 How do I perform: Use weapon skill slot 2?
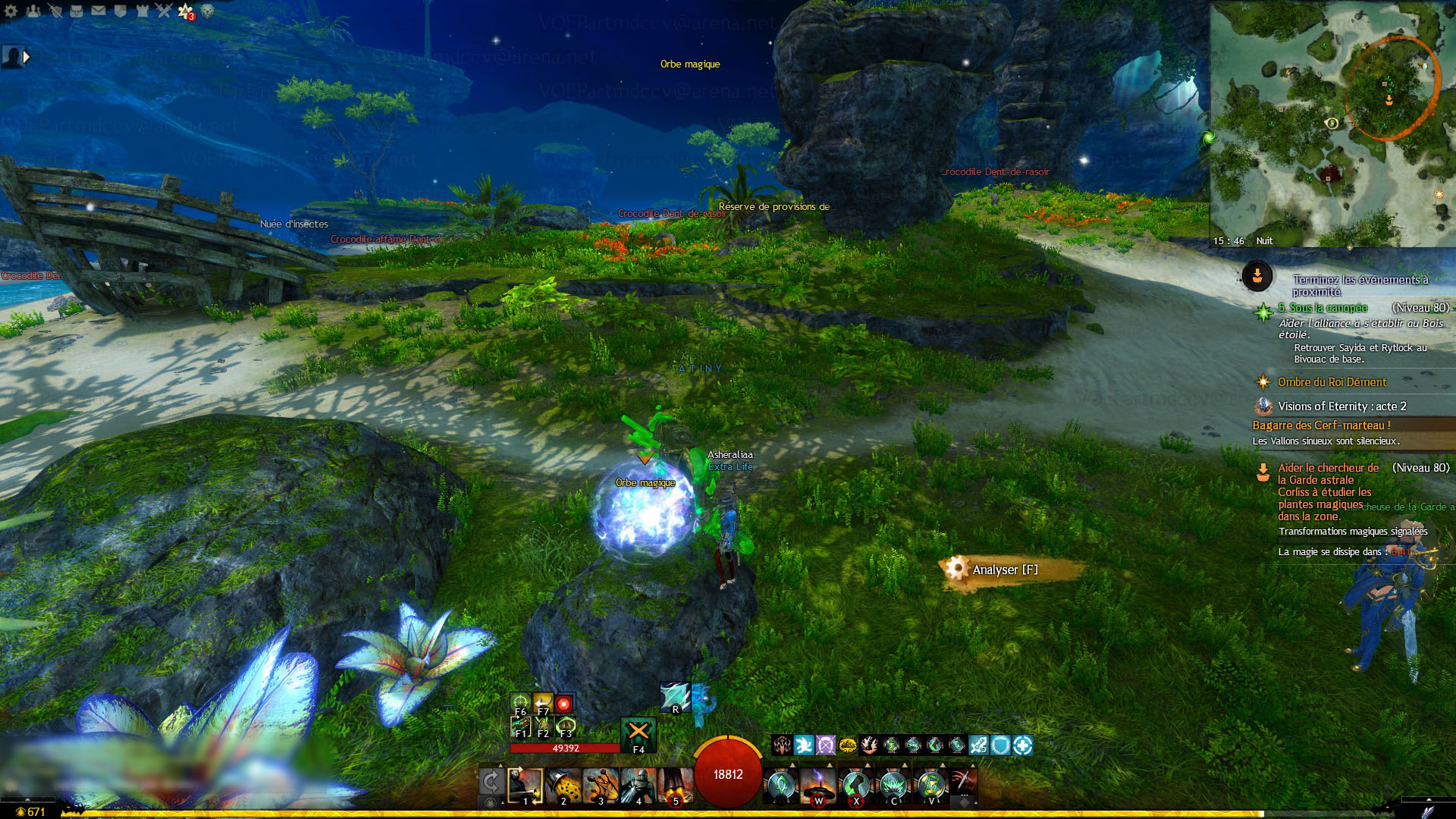tap(563, 786)
